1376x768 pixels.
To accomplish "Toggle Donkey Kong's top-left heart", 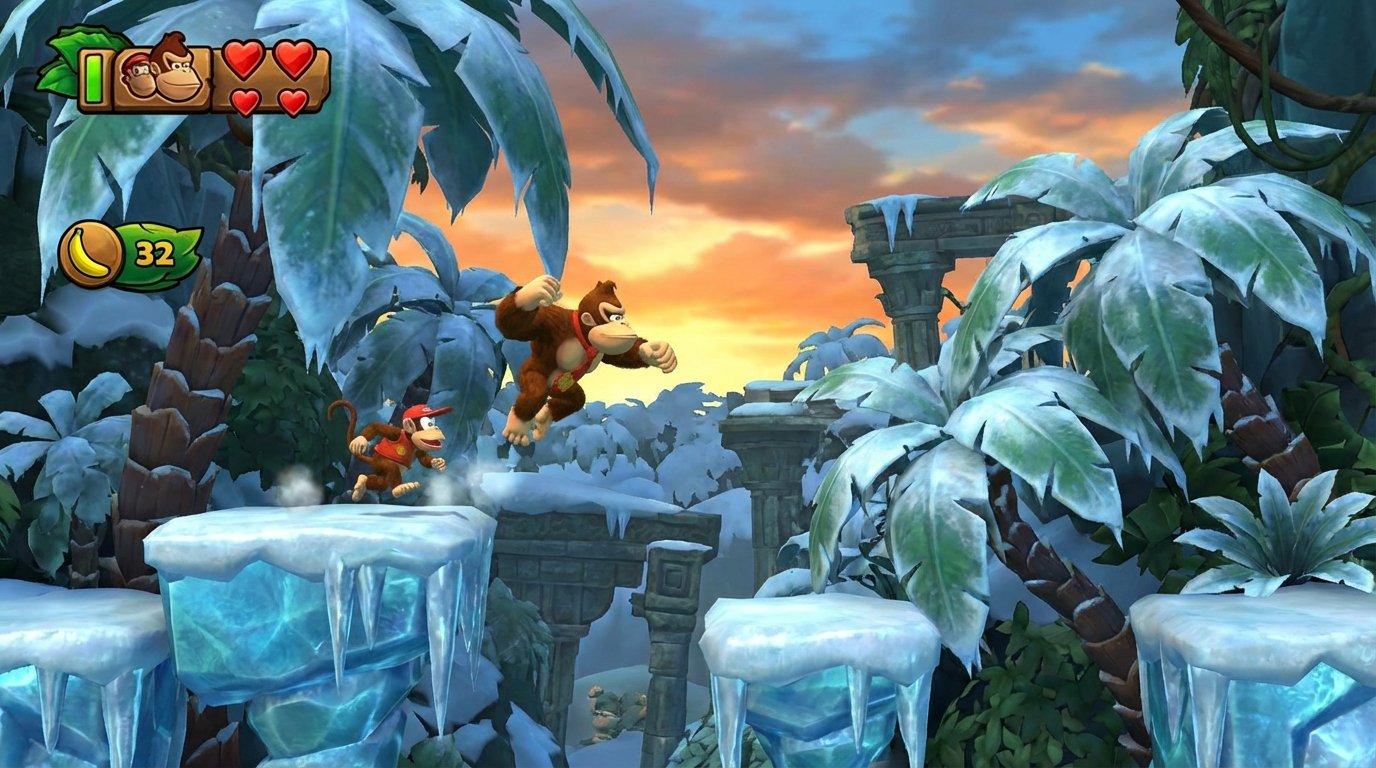I will point(242,60).
